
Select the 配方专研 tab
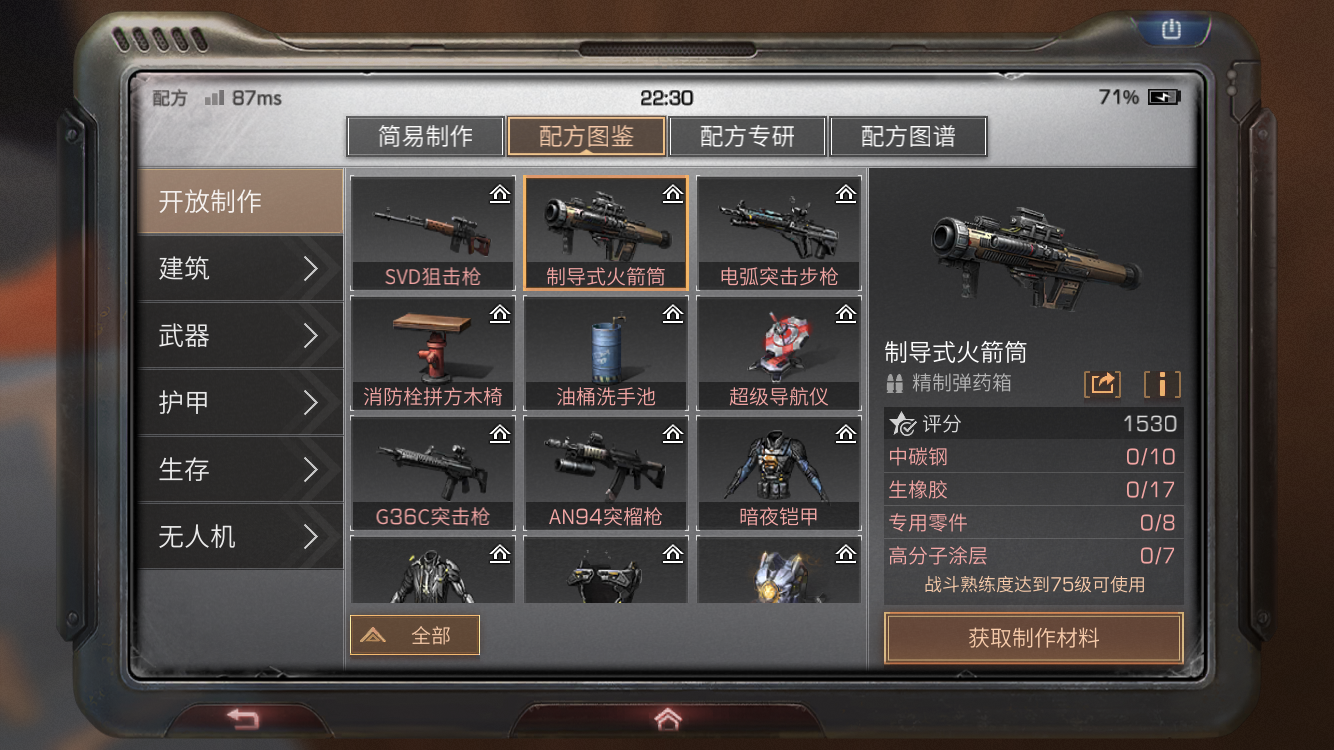748,136
